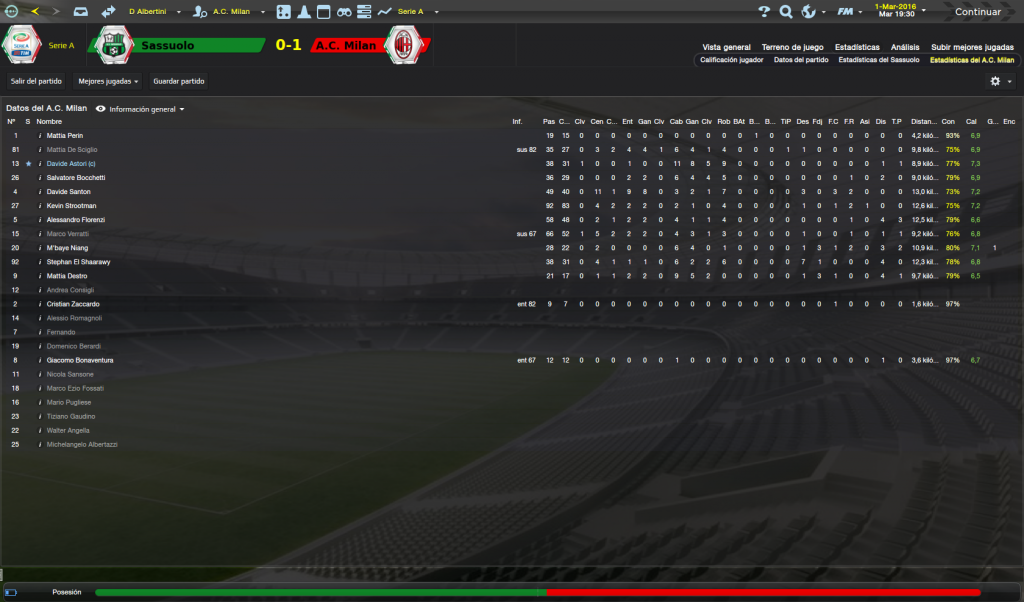Open the Terreno de juego tab
The image size is (1024, 602).
(x=793, y=47)
